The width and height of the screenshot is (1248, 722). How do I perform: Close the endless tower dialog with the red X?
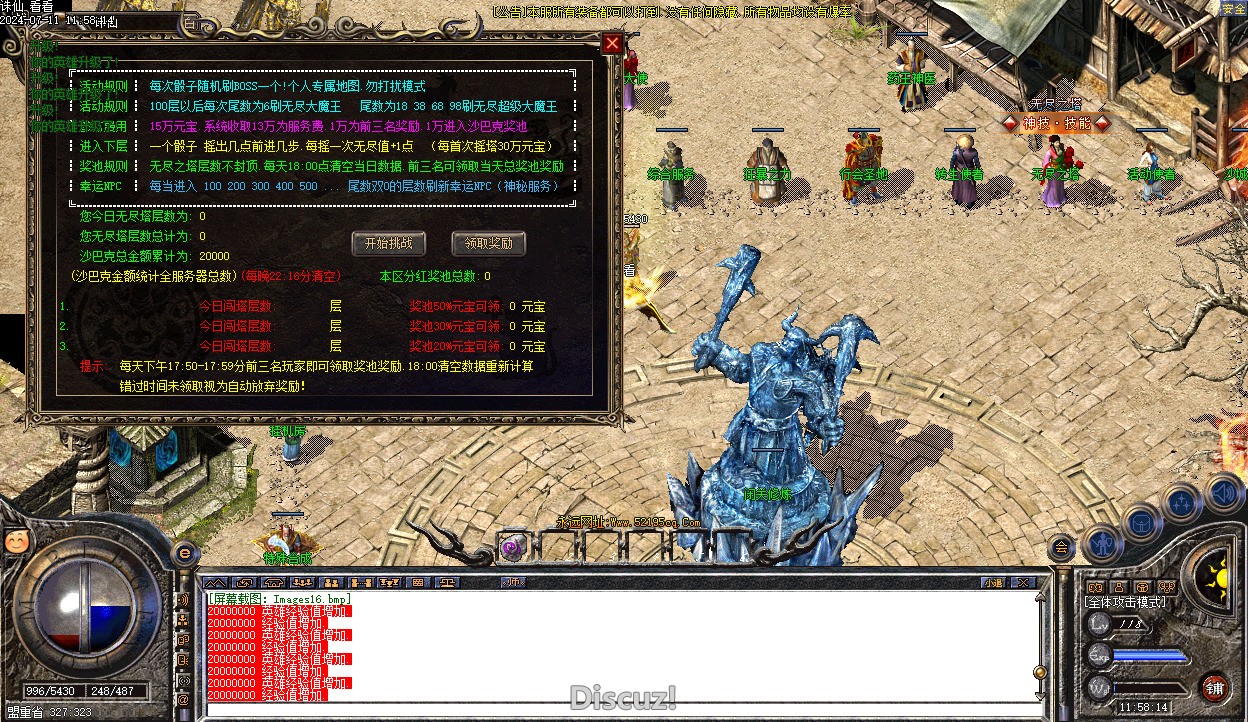coord(612,43)
